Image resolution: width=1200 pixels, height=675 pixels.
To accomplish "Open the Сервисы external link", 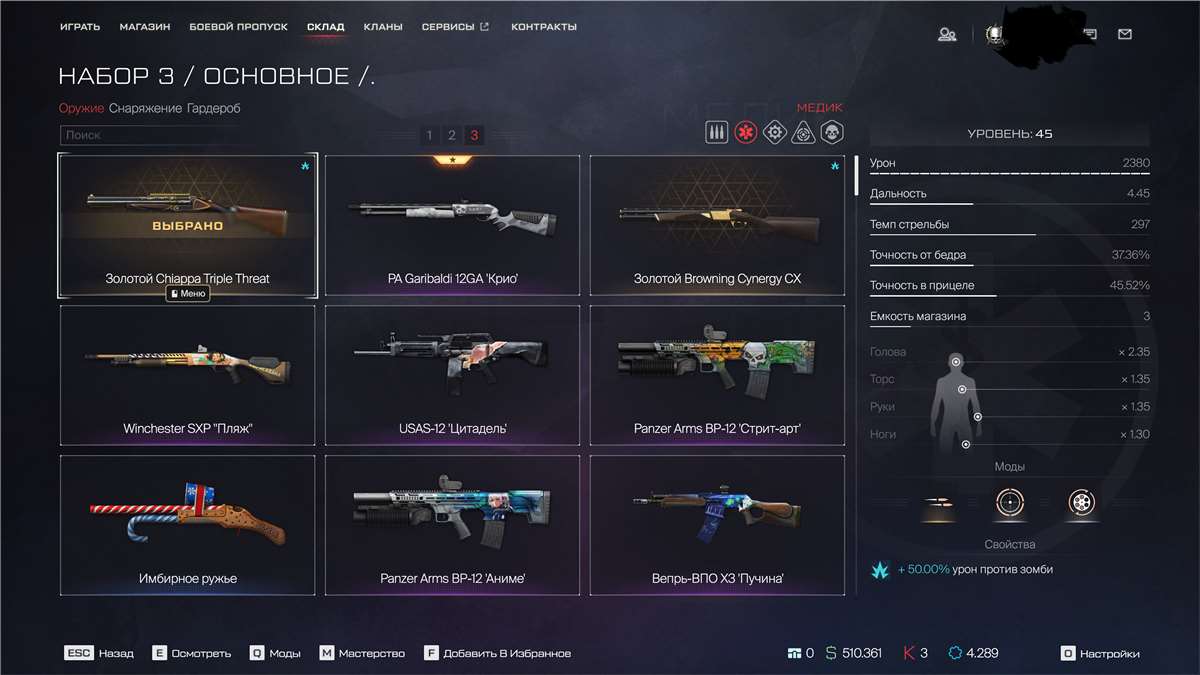I will pyautogui.click(x=455, y=27).
